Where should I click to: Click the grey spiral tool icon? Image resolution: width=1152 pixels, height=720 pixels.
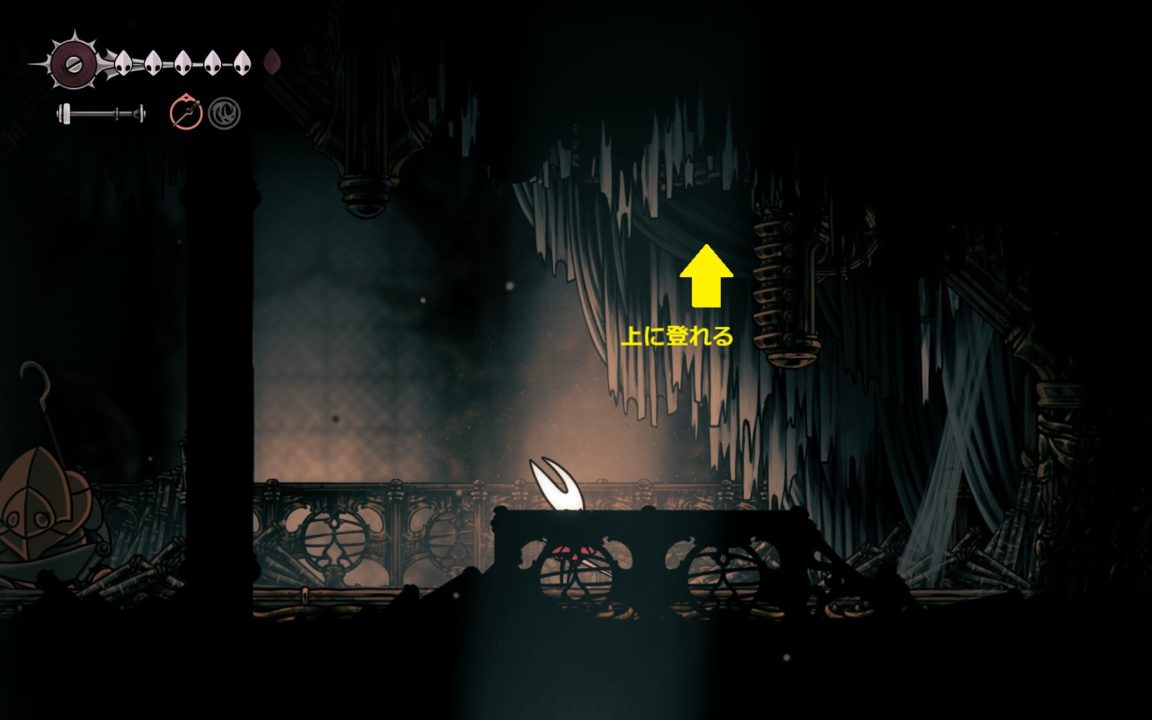[224, 112]
